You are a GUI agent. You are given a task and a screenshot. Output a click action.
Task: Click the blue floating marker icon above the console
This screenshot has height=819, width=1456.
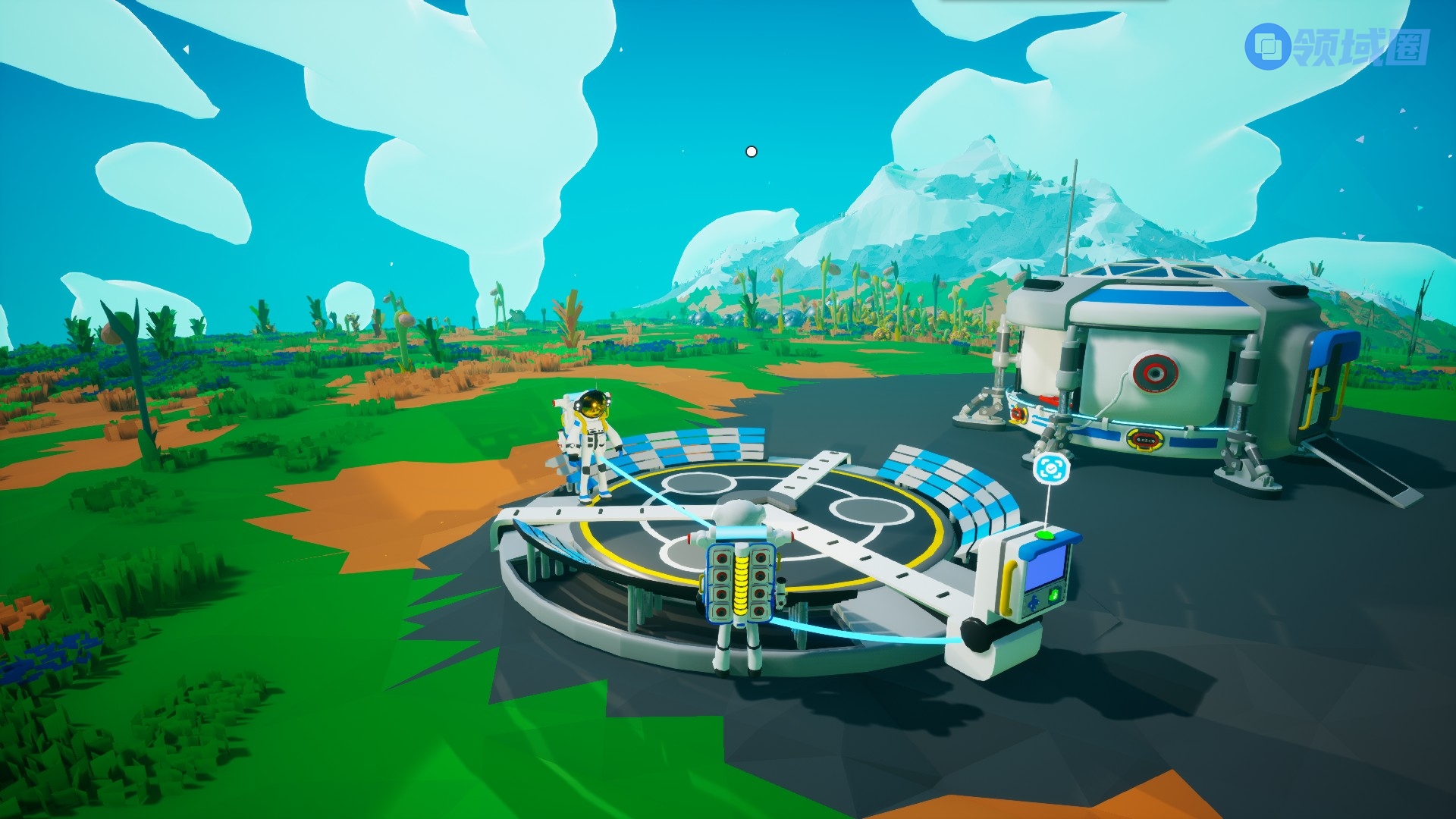(x=1051, y=469)
